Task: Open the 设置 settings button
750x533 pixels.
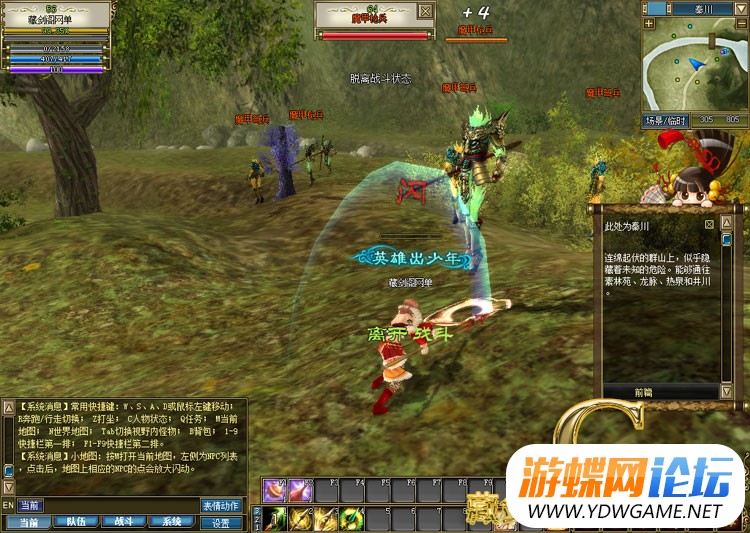Action: click(x=221, y=522)
